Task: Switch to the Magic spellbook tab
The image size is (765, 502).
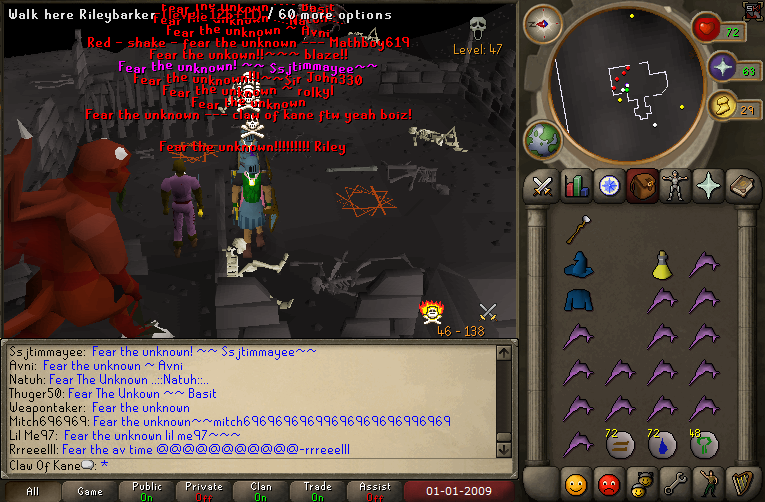Action: tap(742, 186)
